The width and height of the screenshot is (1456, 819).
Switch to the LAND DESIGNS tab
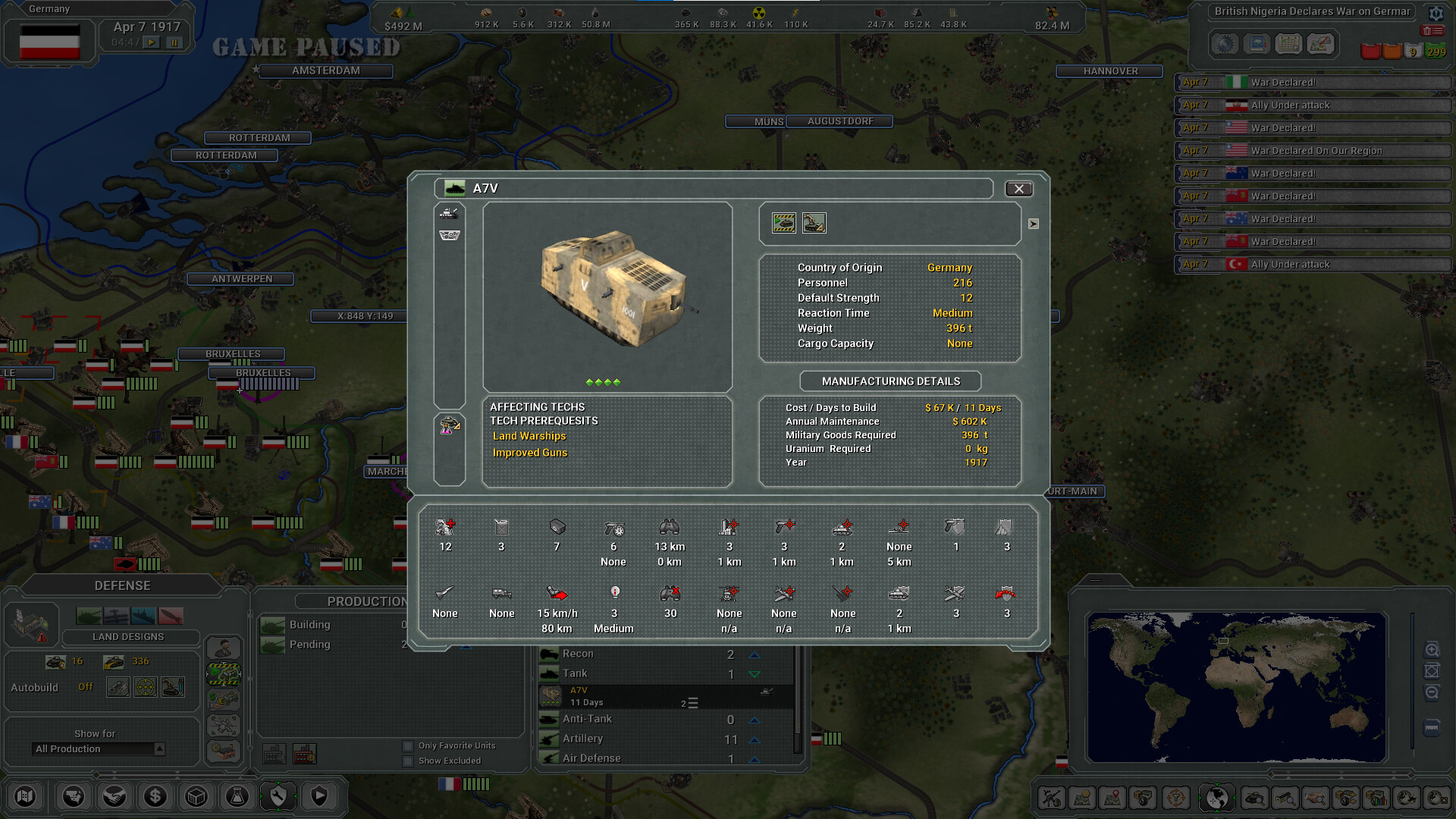(x=130, y=637)
